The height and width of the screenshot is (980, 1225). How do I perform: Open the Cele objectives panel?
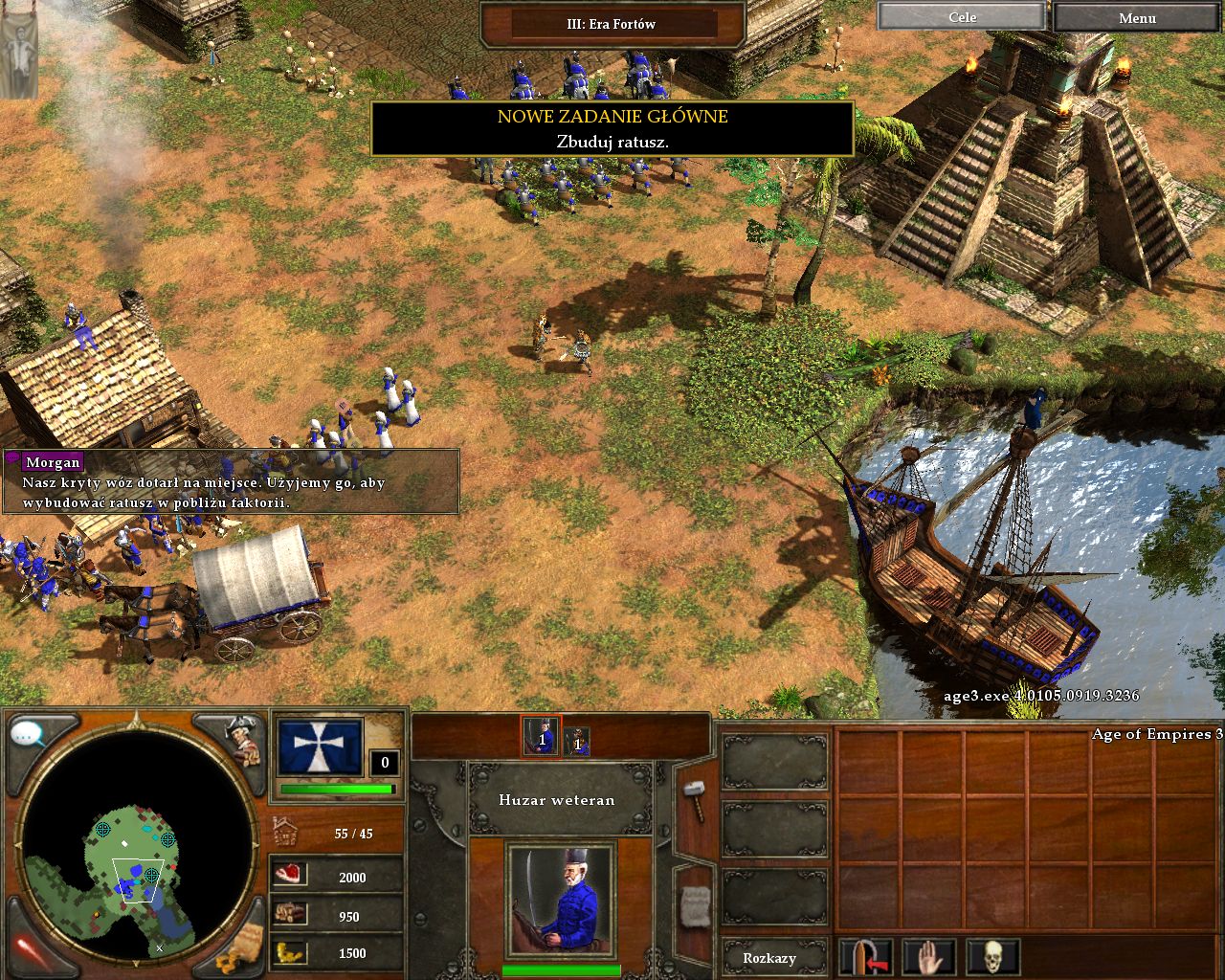pyautogui.click(x=961, y=17)
